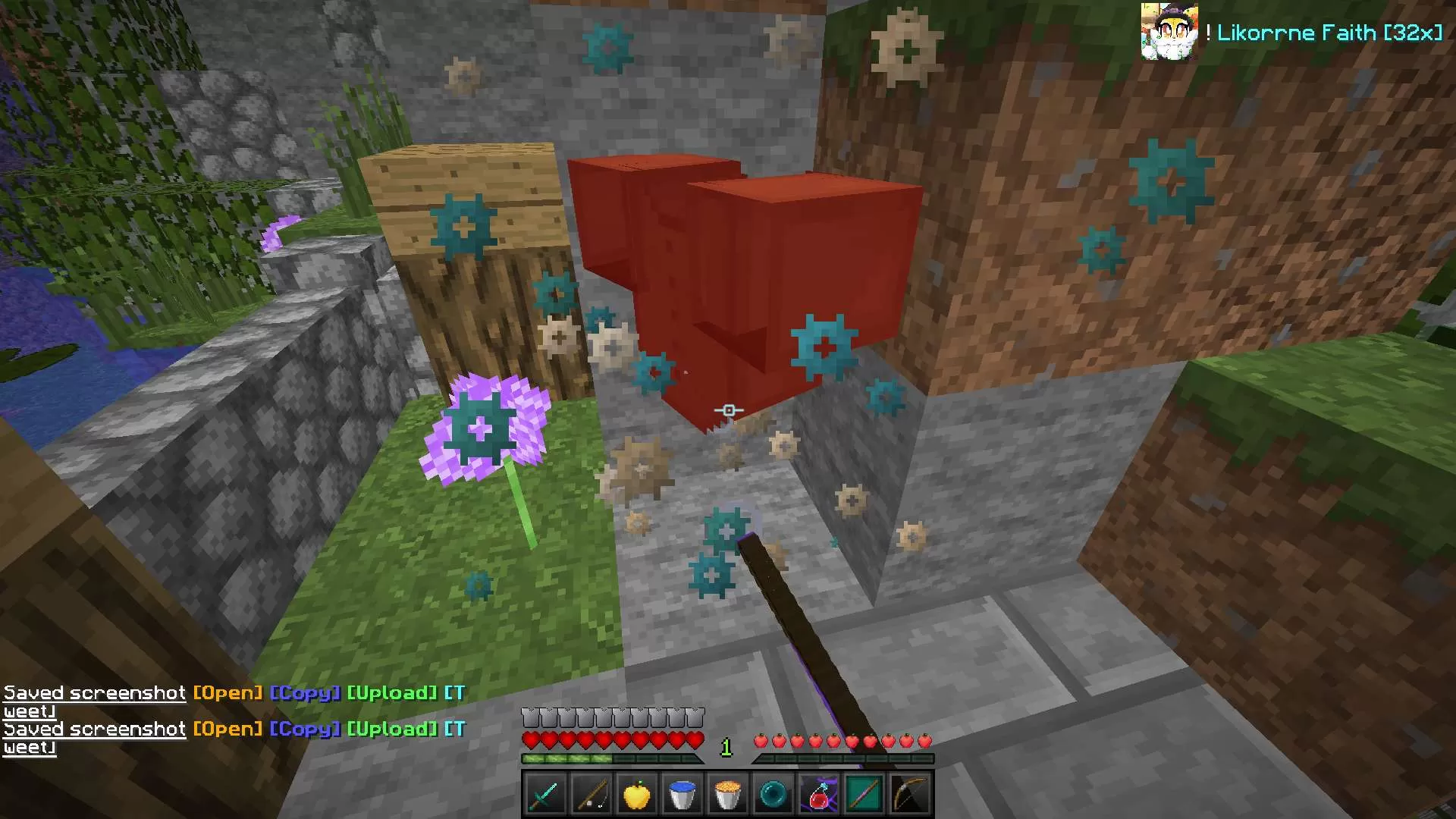Select the water bucket slot

click(x=682, y=795)
